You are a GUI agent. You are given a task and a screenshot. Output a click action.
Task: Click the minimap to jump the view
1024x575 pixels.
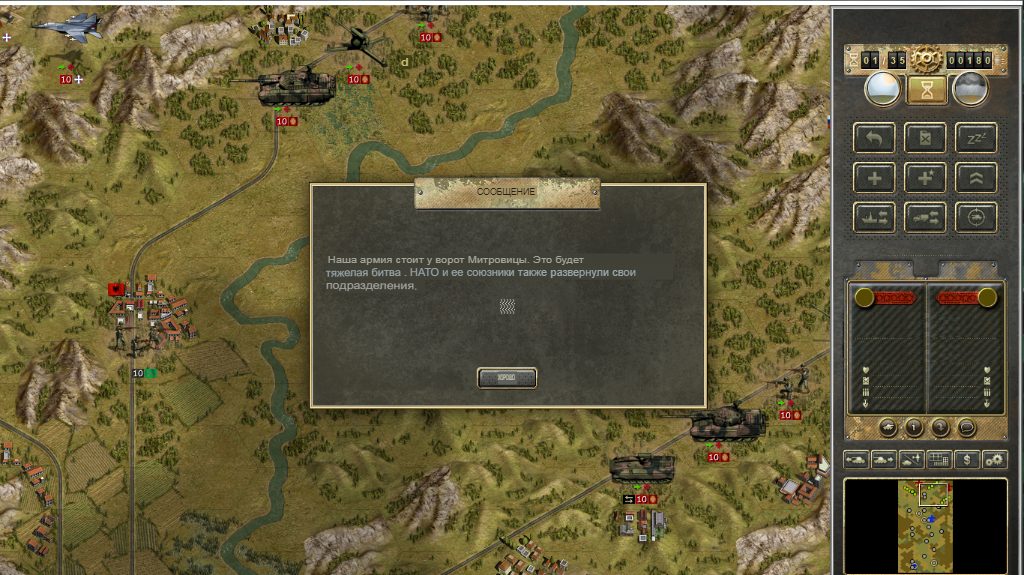[925, 525]
